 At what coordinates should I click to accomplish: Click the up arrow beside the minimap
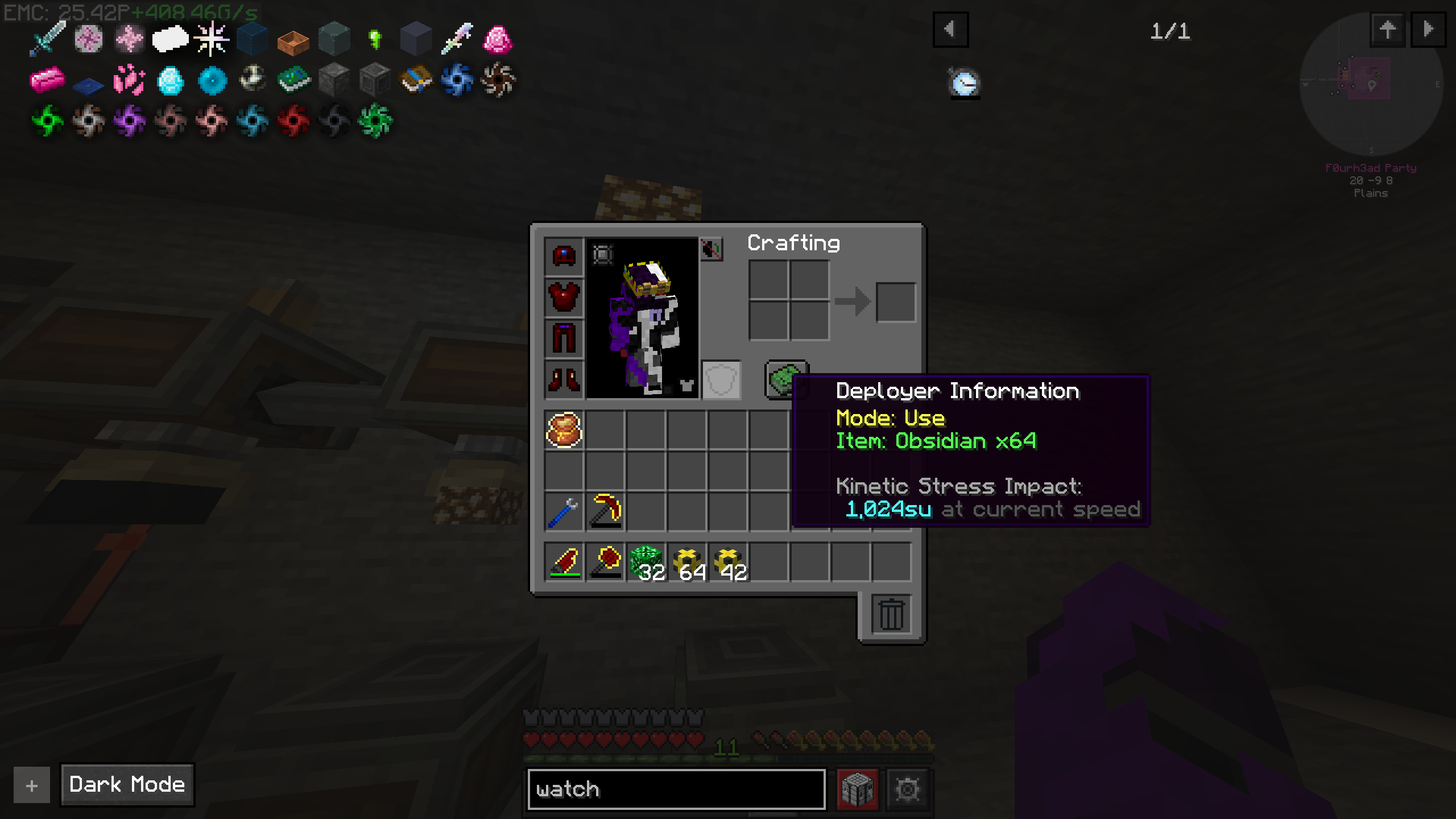[1388, 30]
